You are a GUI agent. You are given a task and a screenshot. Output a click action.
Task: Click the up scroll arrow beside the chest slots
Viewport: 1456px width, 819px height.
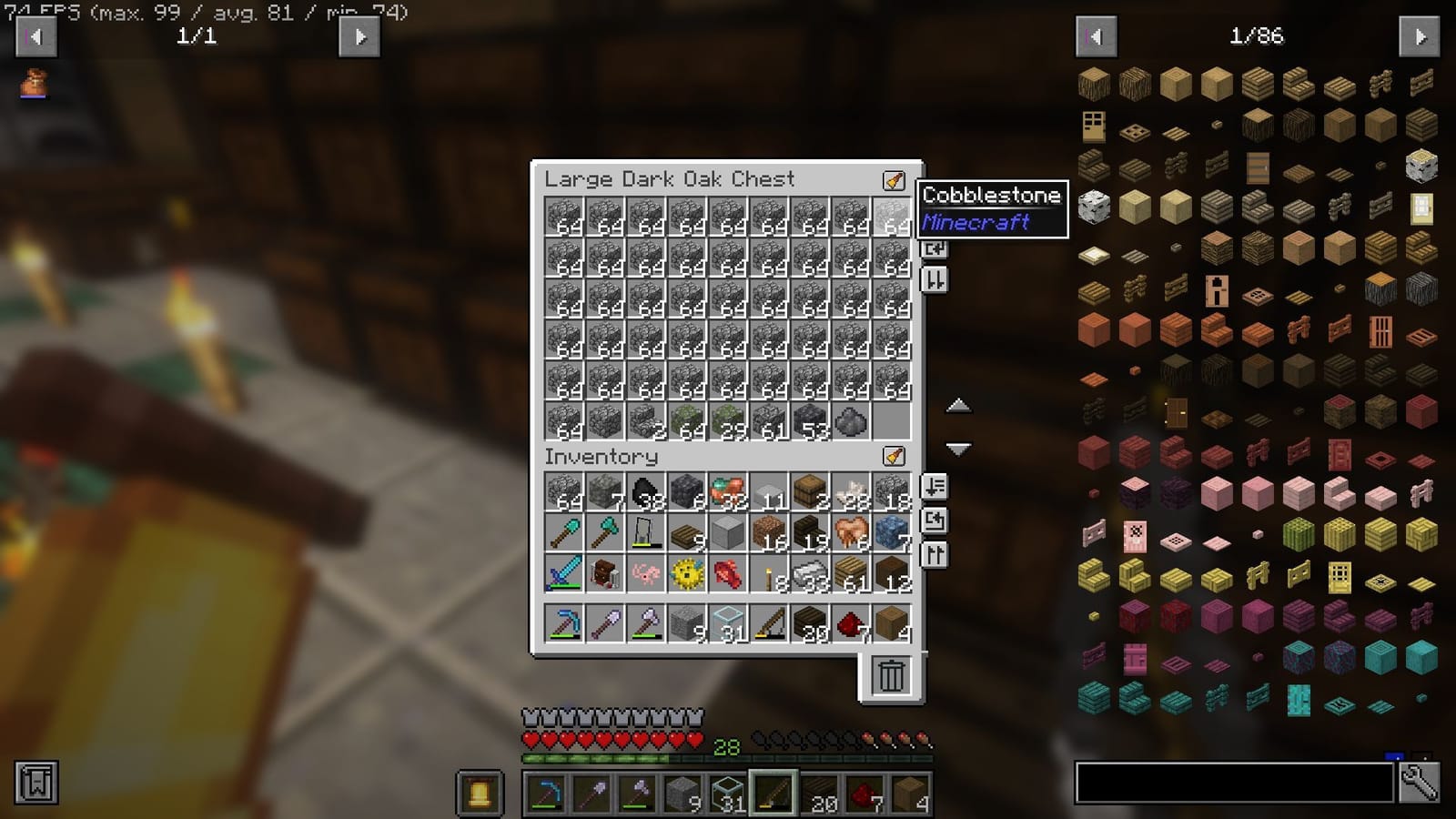click(x=958, y=406)
